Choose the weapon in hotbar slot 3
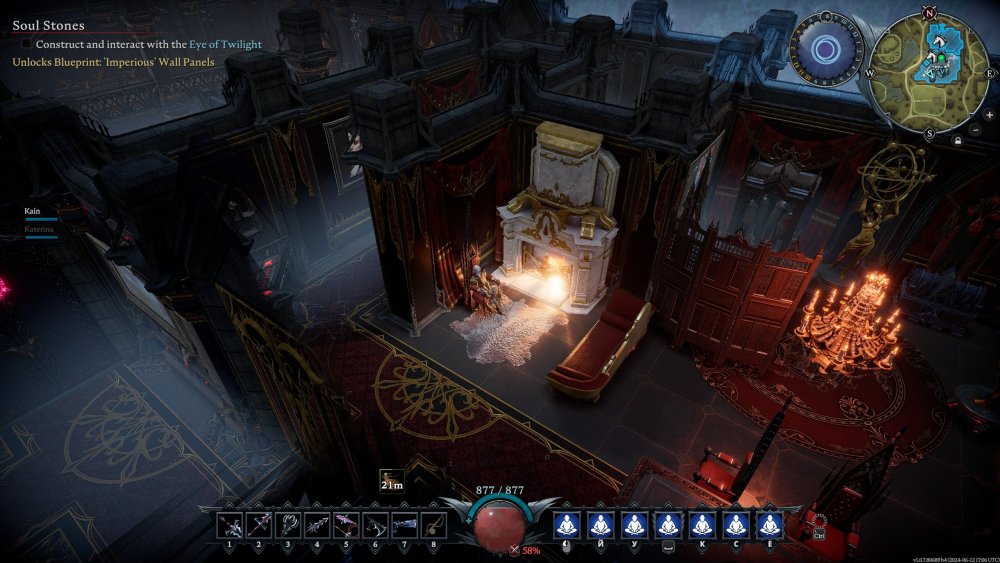This screenshot has height=563, width=1000. pos(288,524)
